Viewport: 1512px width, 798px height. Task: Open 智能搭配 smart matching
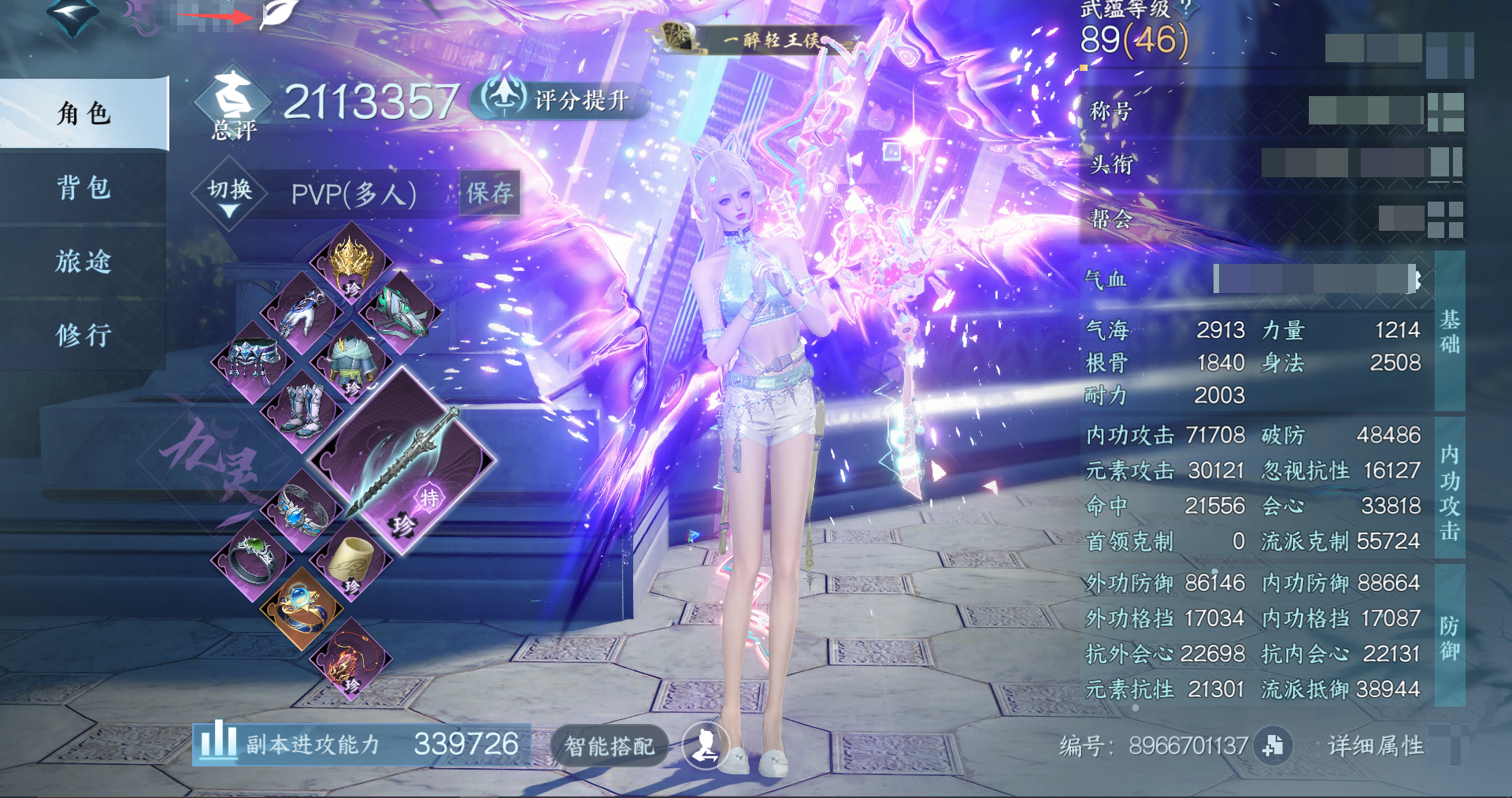point(609,745)
